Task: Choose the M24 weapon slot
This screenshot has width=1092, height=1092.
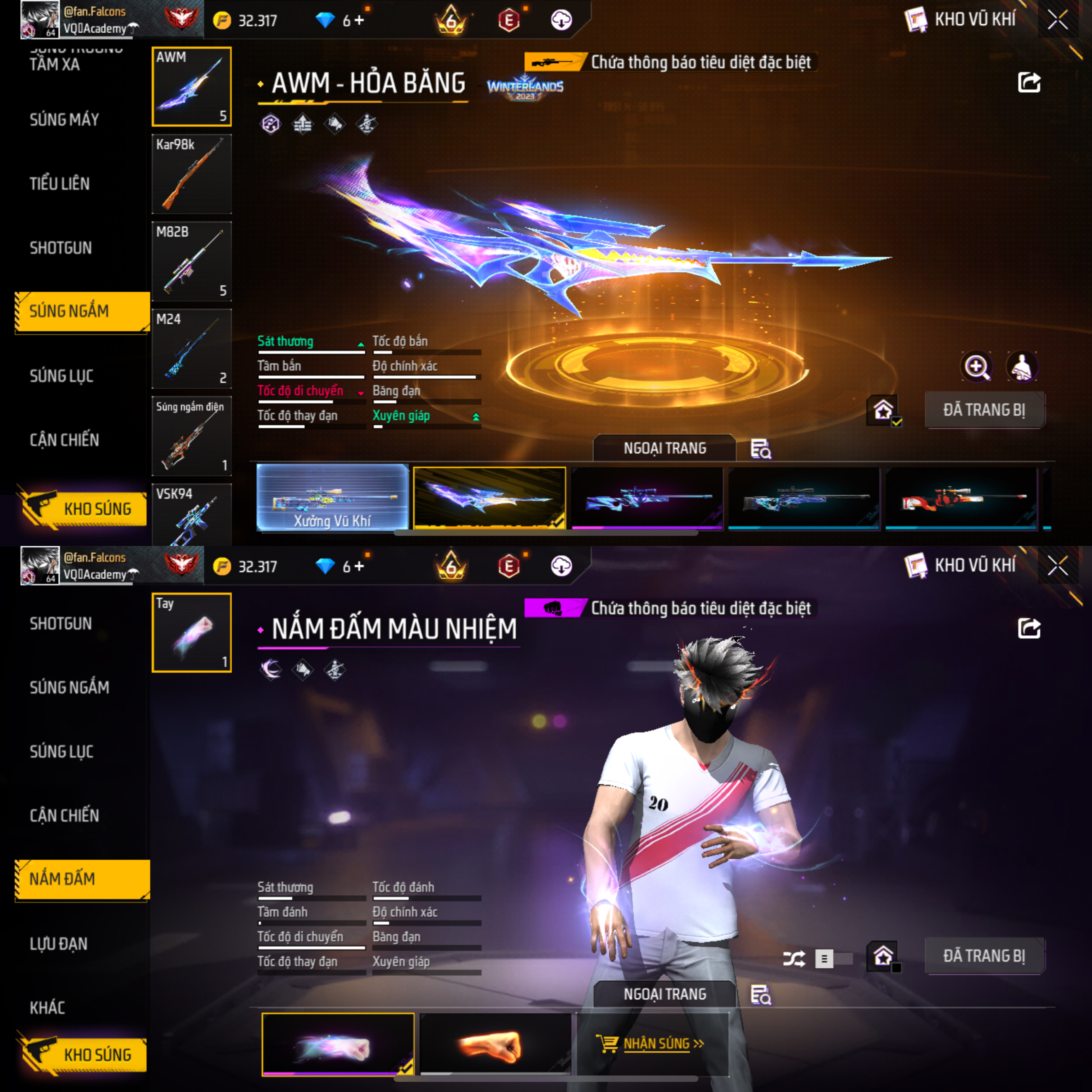Action: pyautogui.click(x=192, y=348)
